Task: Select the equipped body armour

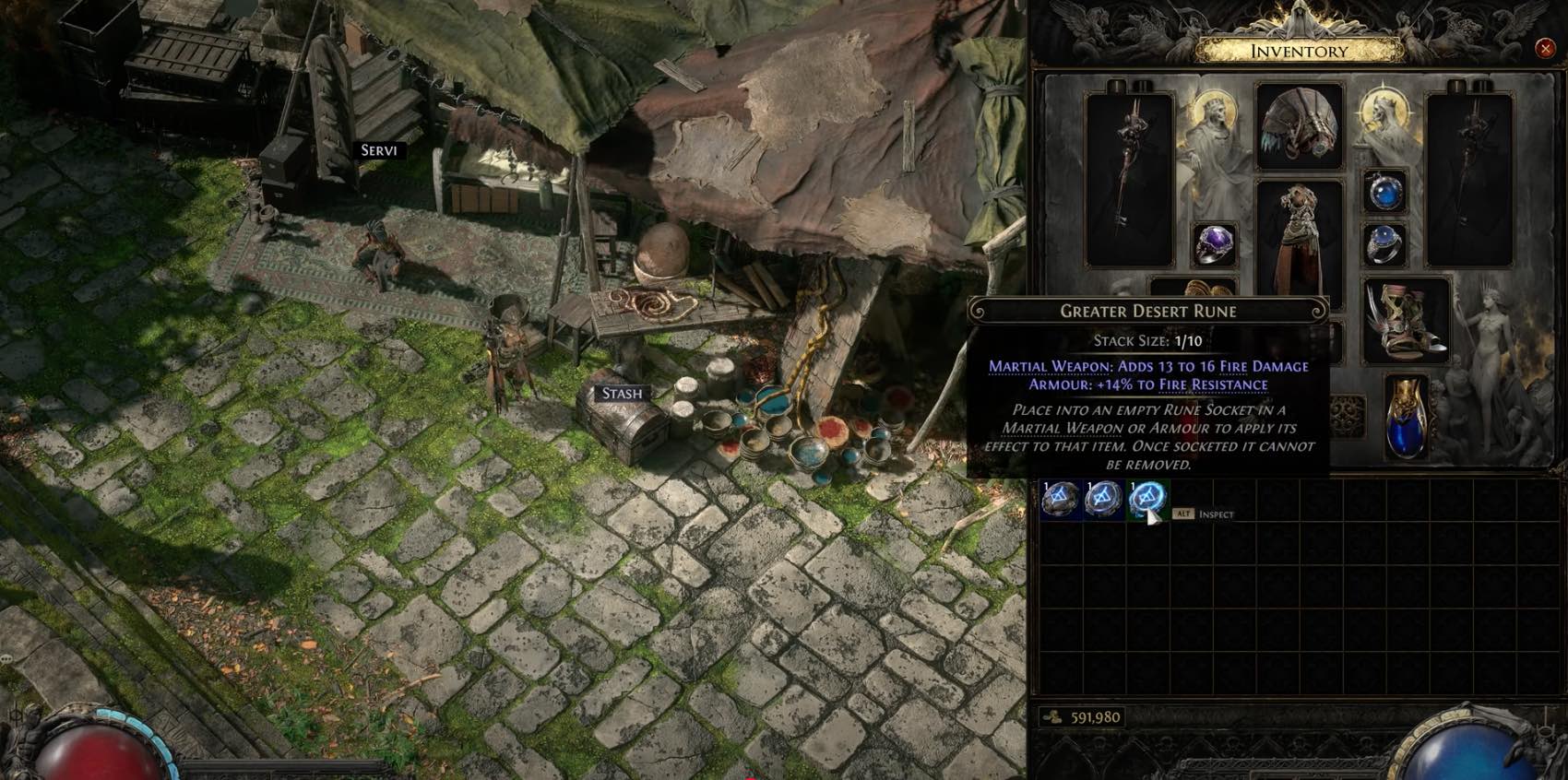Action: pyautogui.click(x=1299, y=242)
